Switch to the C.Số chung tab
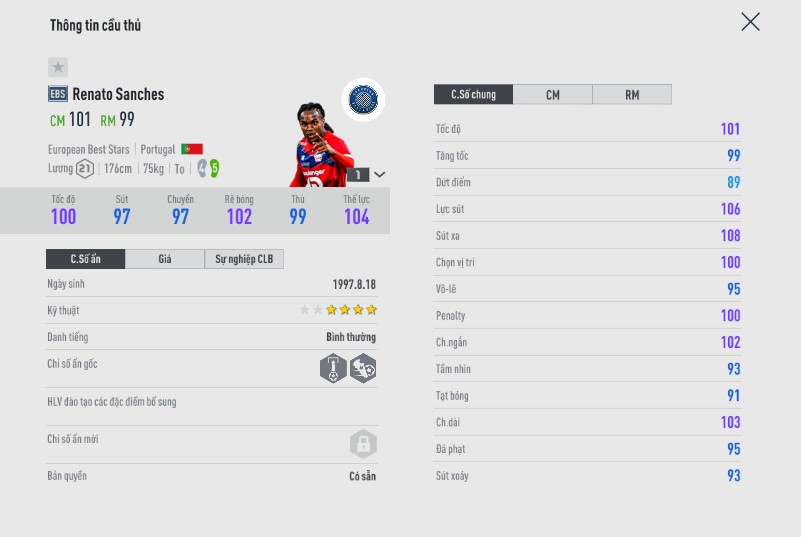The height and width of the screenshot is (537, 801). pos(473,95)
